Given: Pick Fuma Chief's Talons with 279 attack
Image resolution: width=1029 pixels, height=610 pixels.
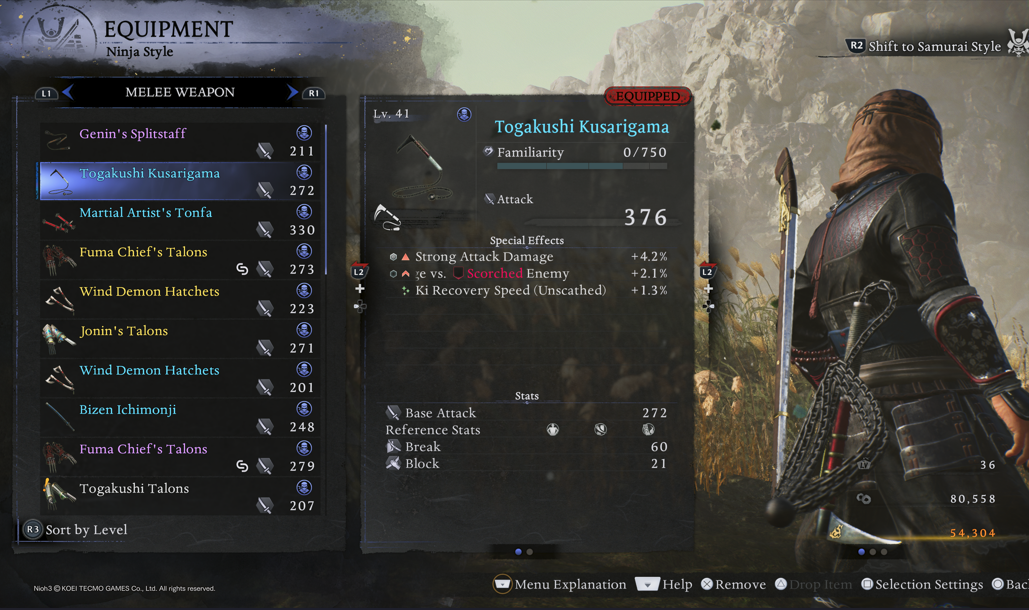Looking at the screenshot, I should point(180,457).
